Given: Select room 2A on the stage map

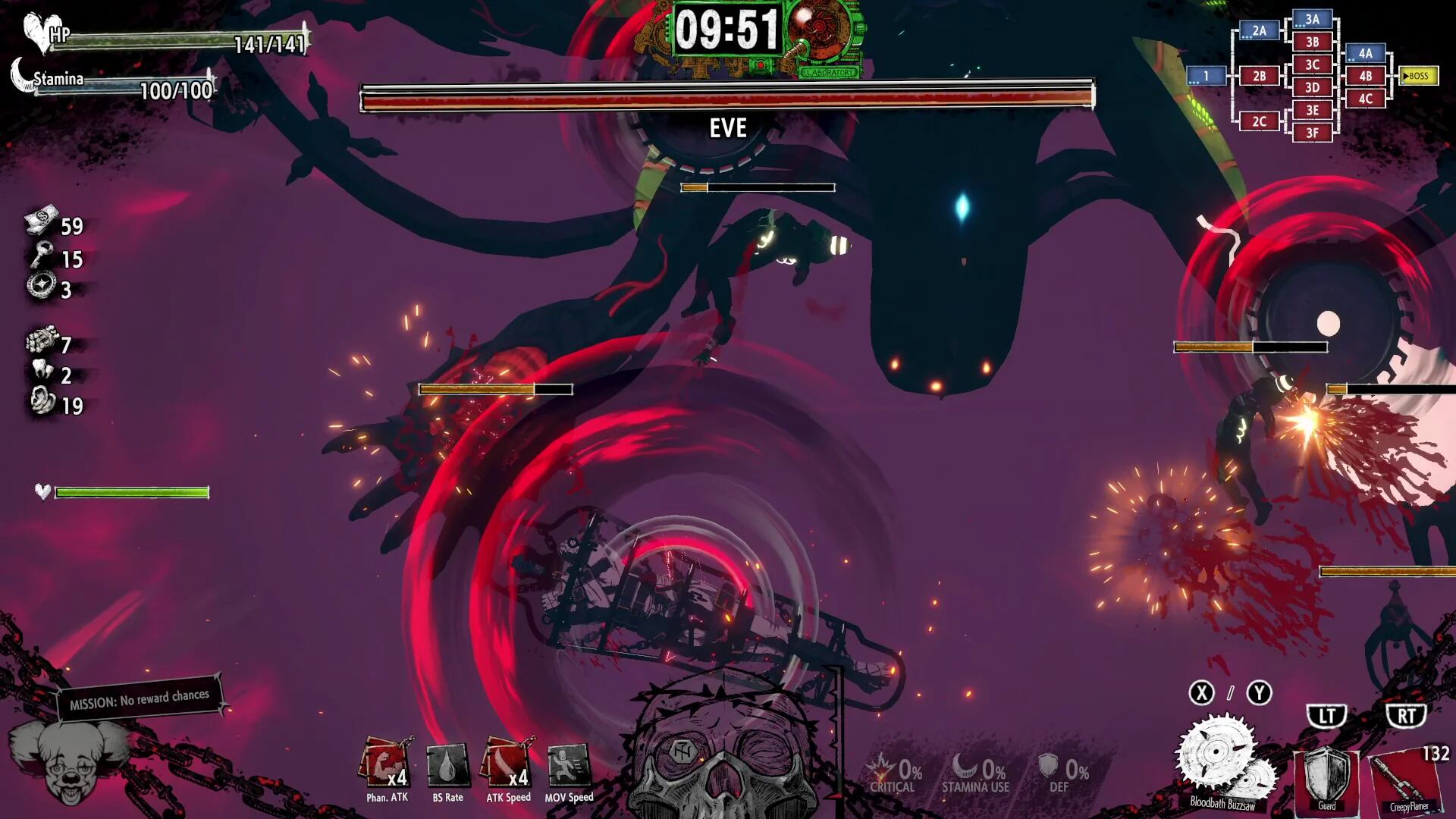Looking at the screenshot, I should coord(1259,30).
